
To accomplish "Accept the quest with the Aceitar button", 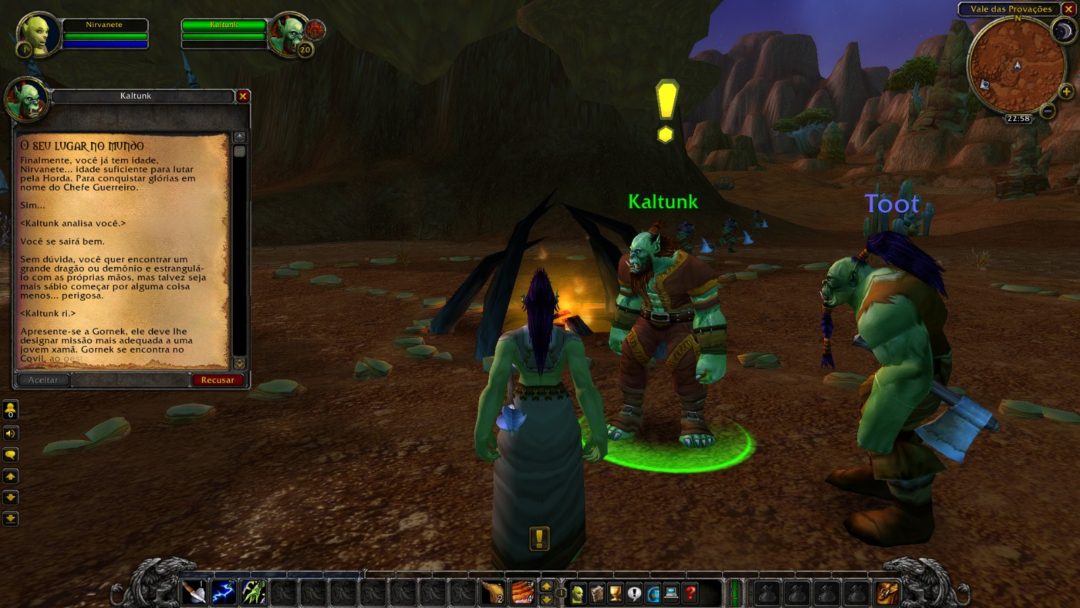I will click(x=42, y=380).
